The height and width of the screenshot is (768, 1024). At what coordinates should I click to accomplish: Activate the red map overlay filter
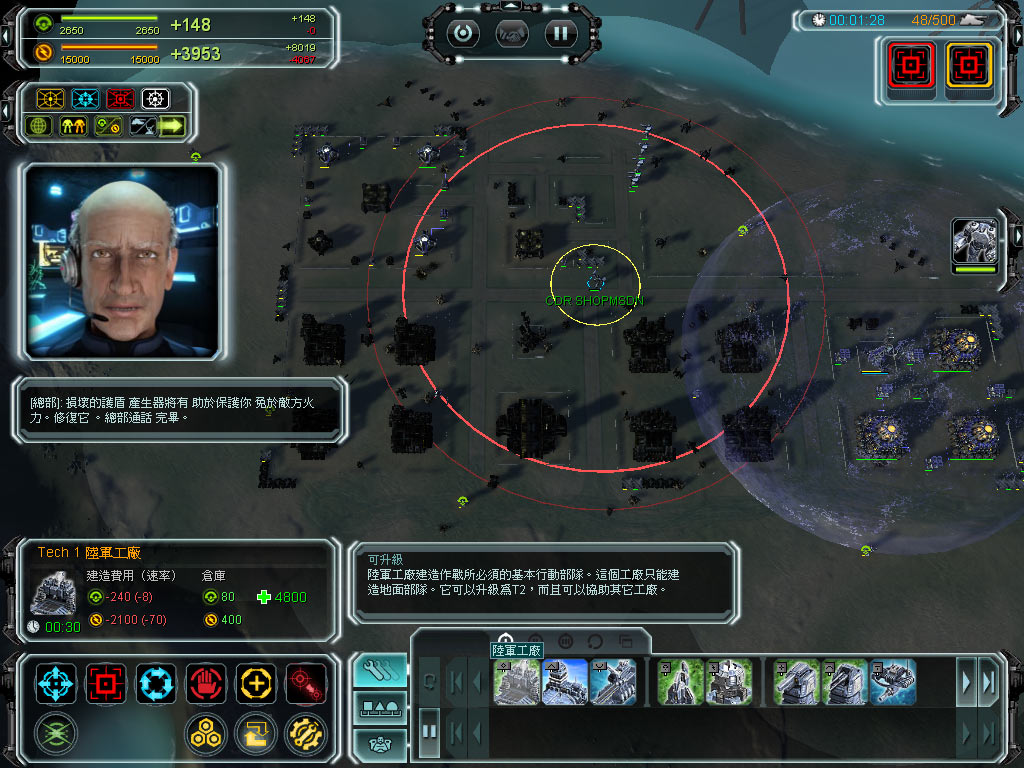coord(120,99)
